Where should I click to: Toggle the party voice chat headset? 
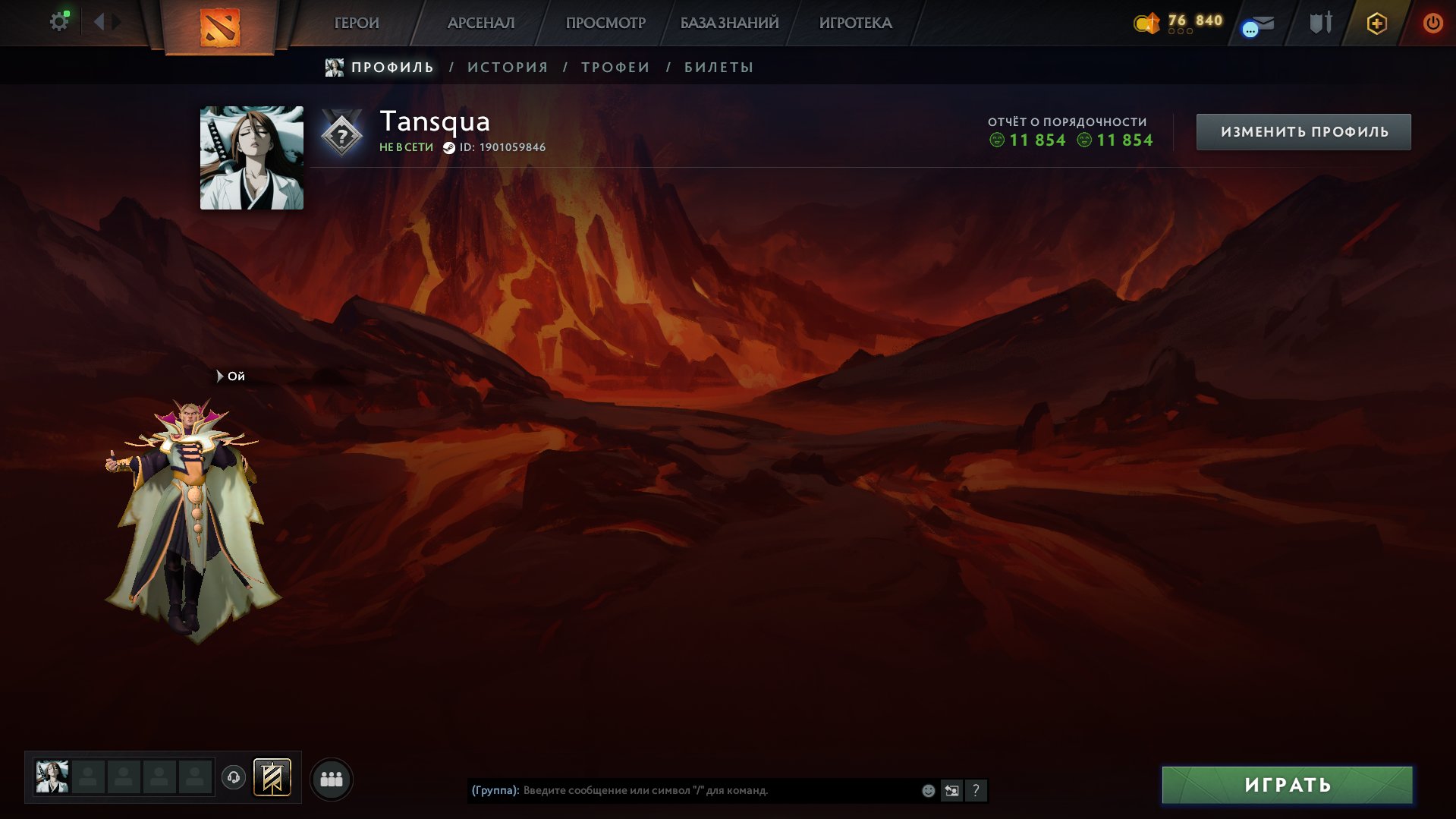pyautogui.click(x=233, y=777)
